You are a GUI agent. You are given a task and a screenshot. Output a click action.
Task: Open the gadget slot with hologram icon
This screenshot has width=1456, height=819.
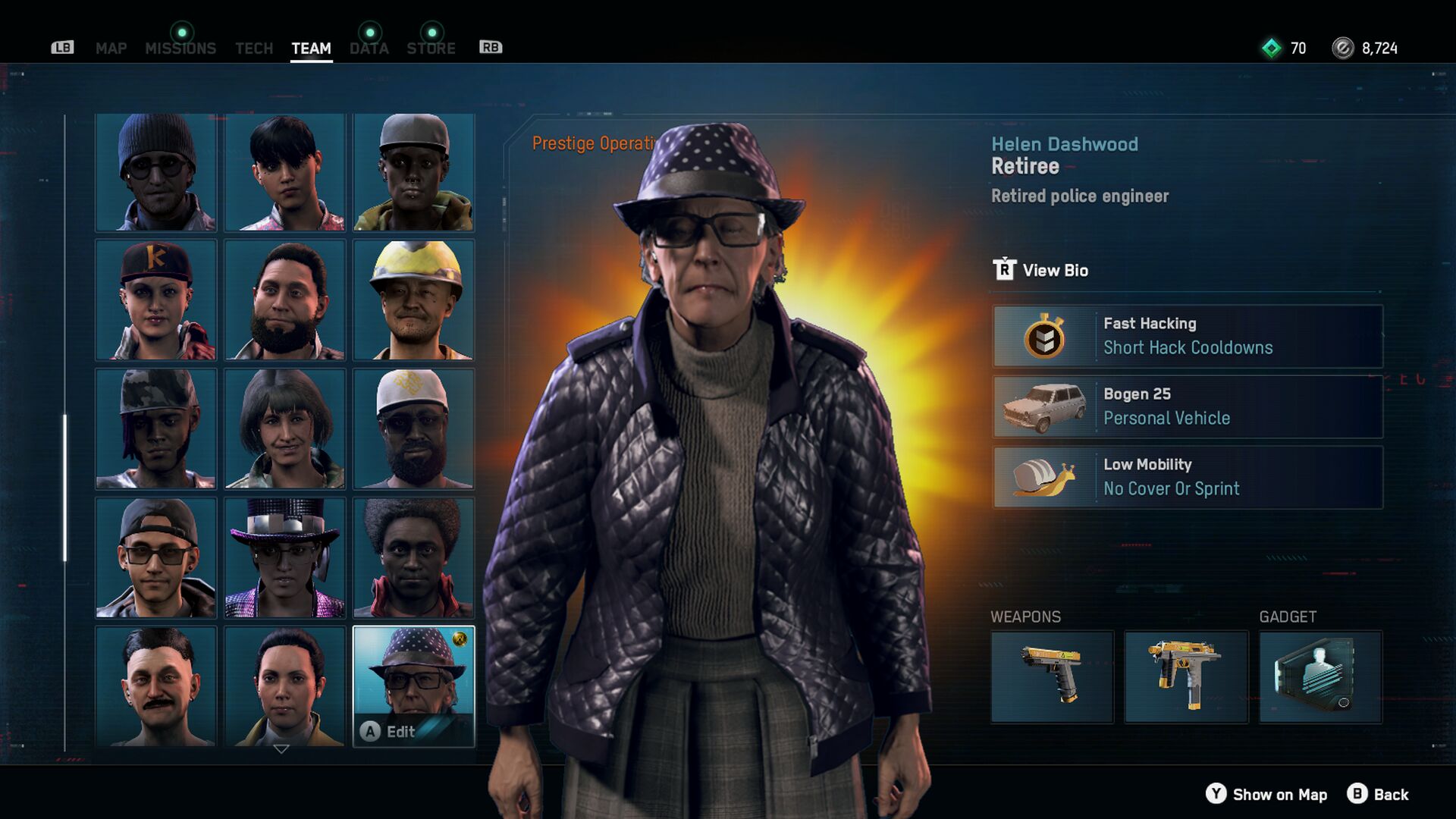(x=1320, y=676)
